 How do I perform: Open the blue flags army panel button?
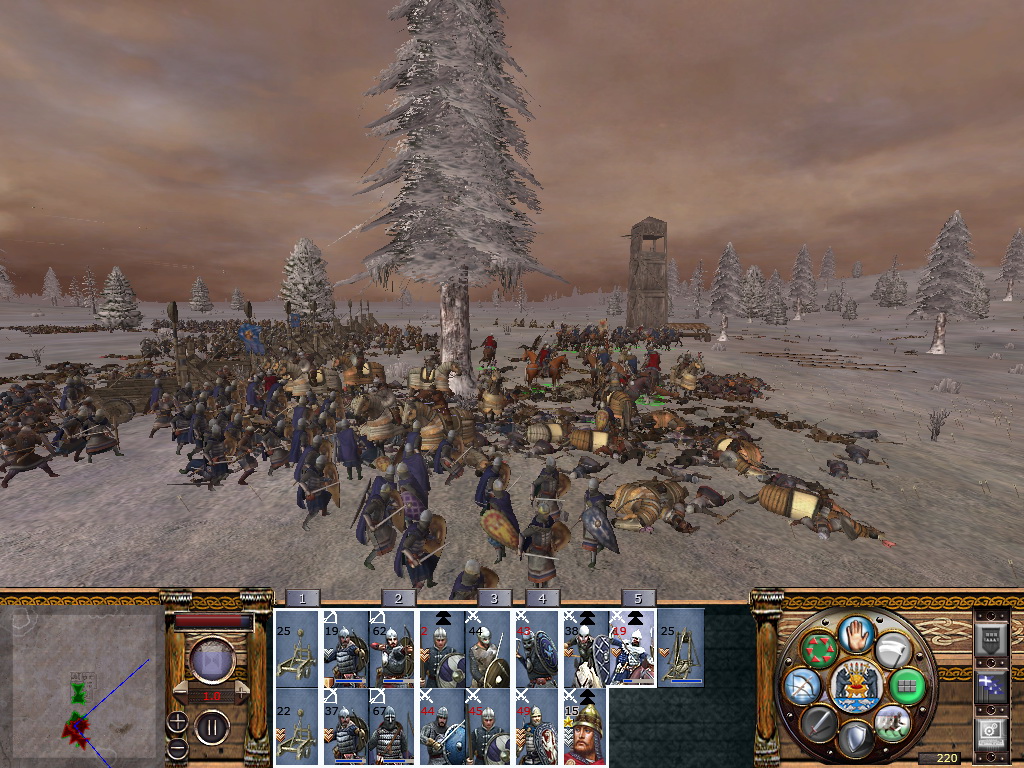pos(991,685)
